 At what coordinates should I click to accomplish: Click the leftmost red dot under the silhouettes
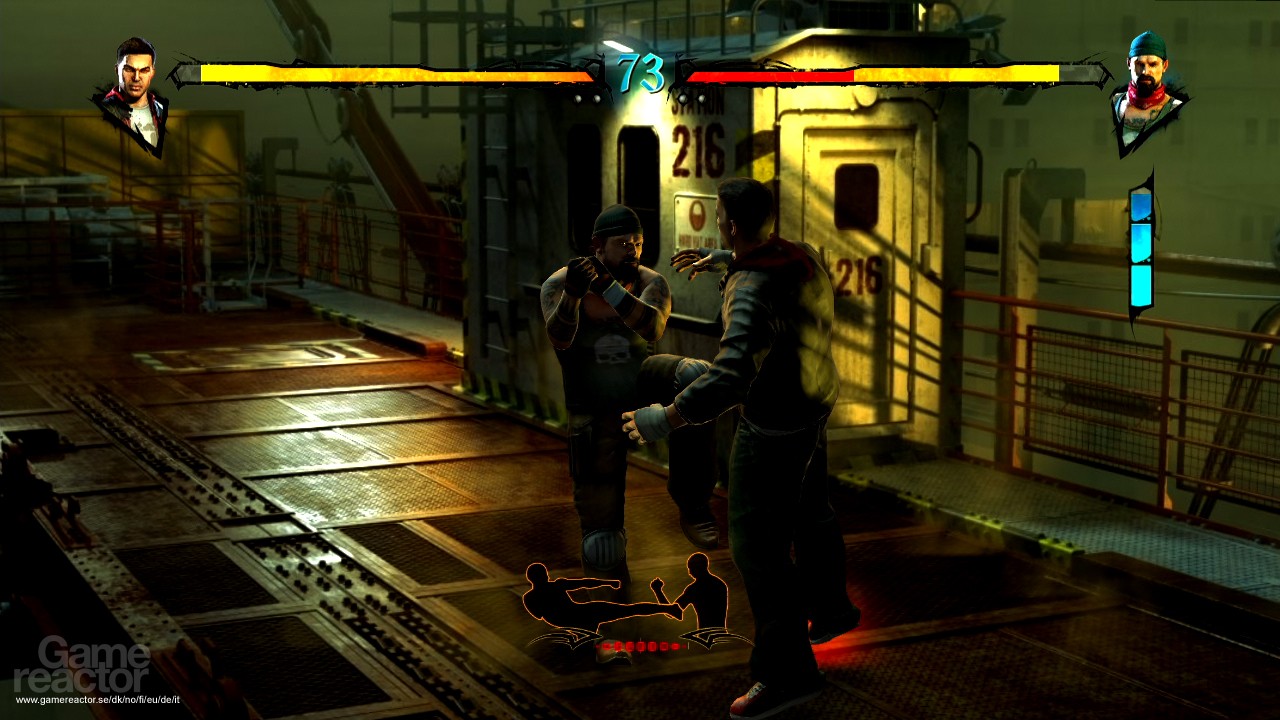point(597,646)
